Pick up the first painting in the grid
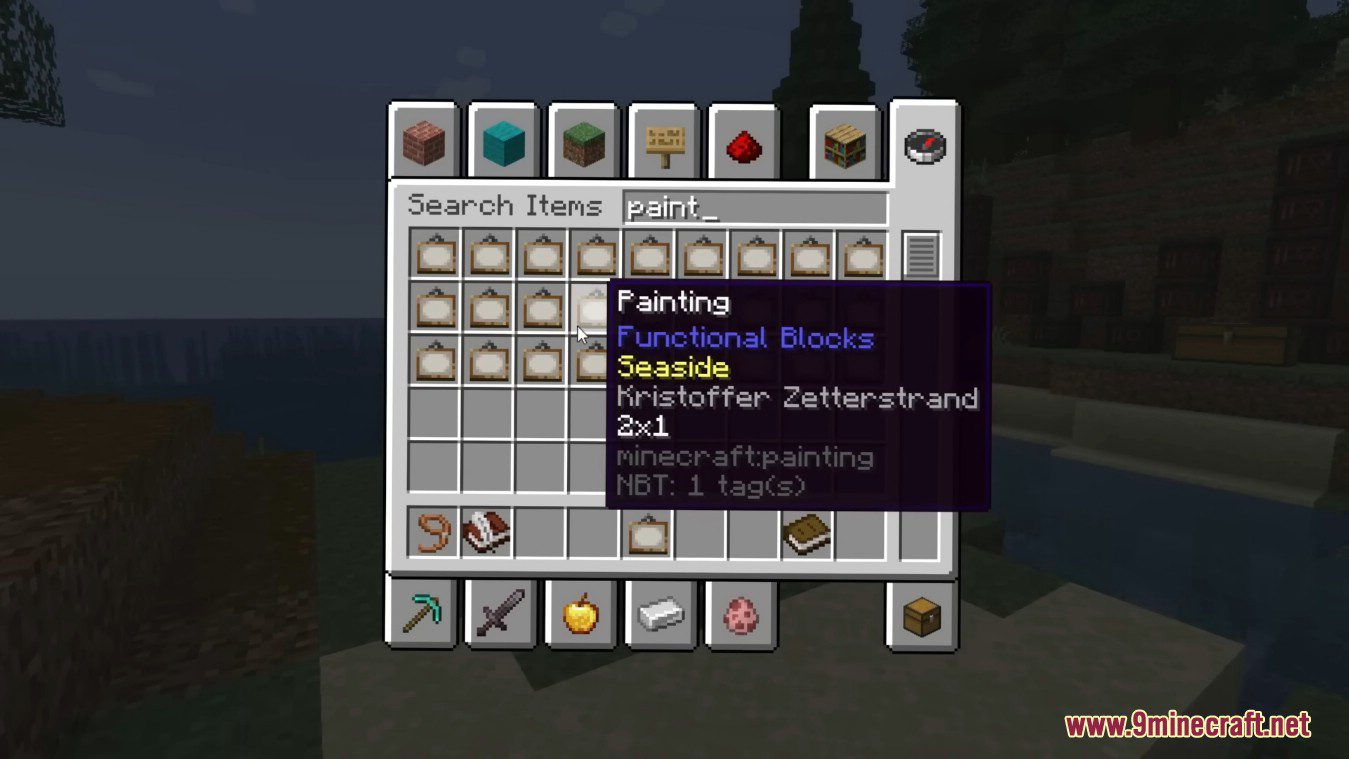 [x=433, y=255]
